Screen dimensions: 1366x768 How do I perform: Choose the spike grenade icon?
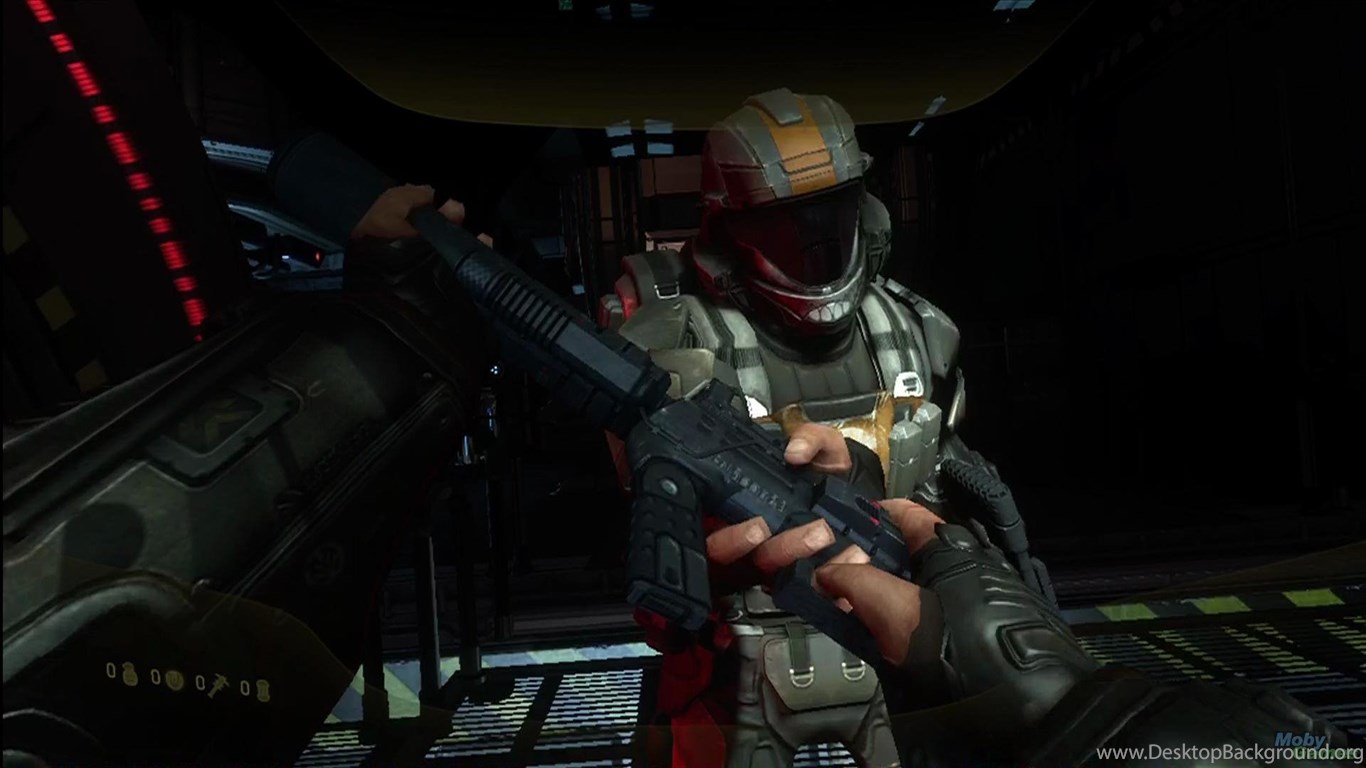click(217, 683)
